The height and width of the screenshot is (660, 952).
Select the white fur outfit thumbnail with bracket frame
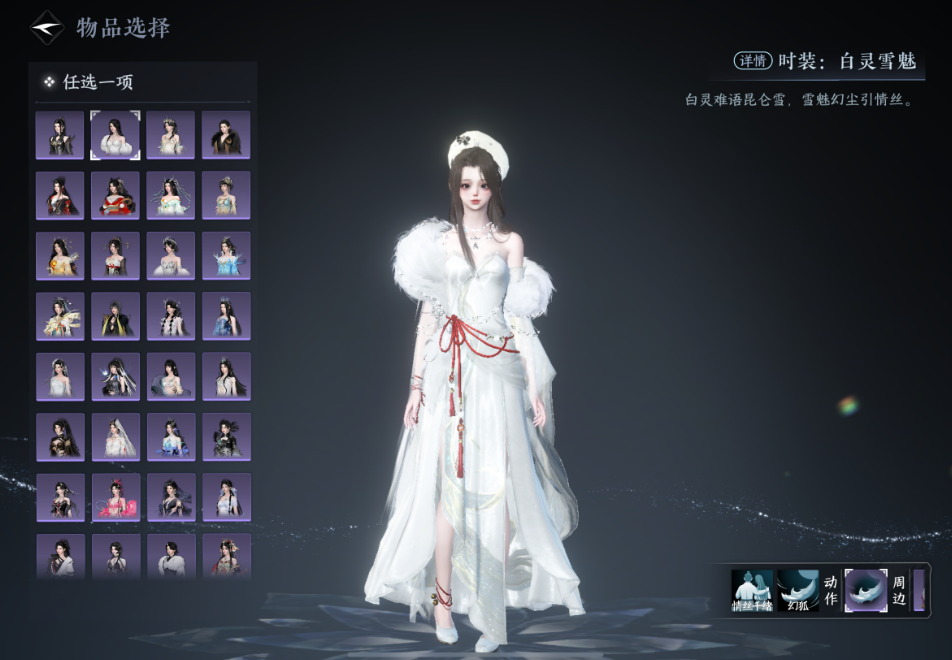point(116,135)
